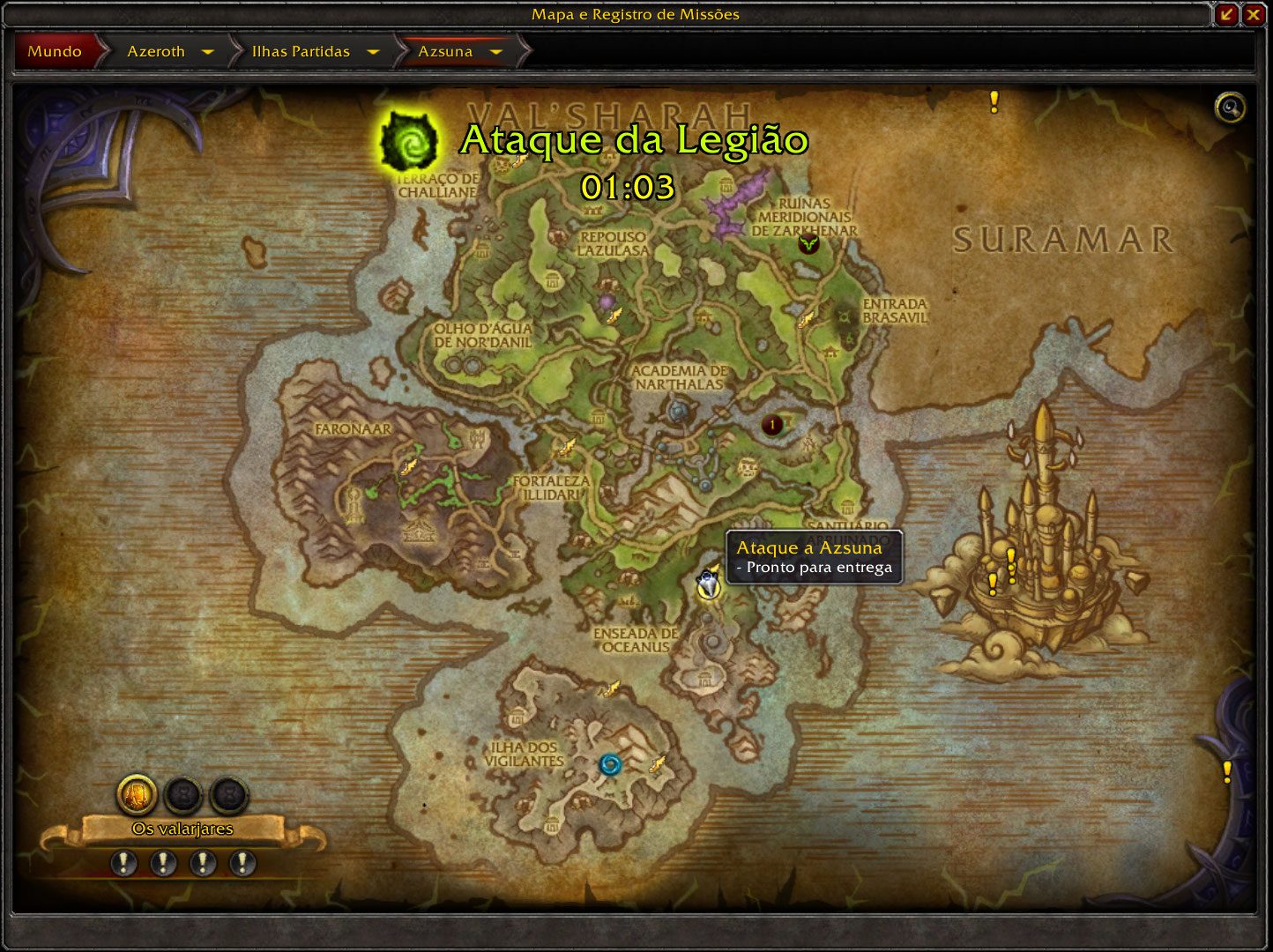Image resolution: width=1273 pixels, height=952 pixels.
Task: Click the Mundo breadcrumb button
Action: click(x=55, y=51)
